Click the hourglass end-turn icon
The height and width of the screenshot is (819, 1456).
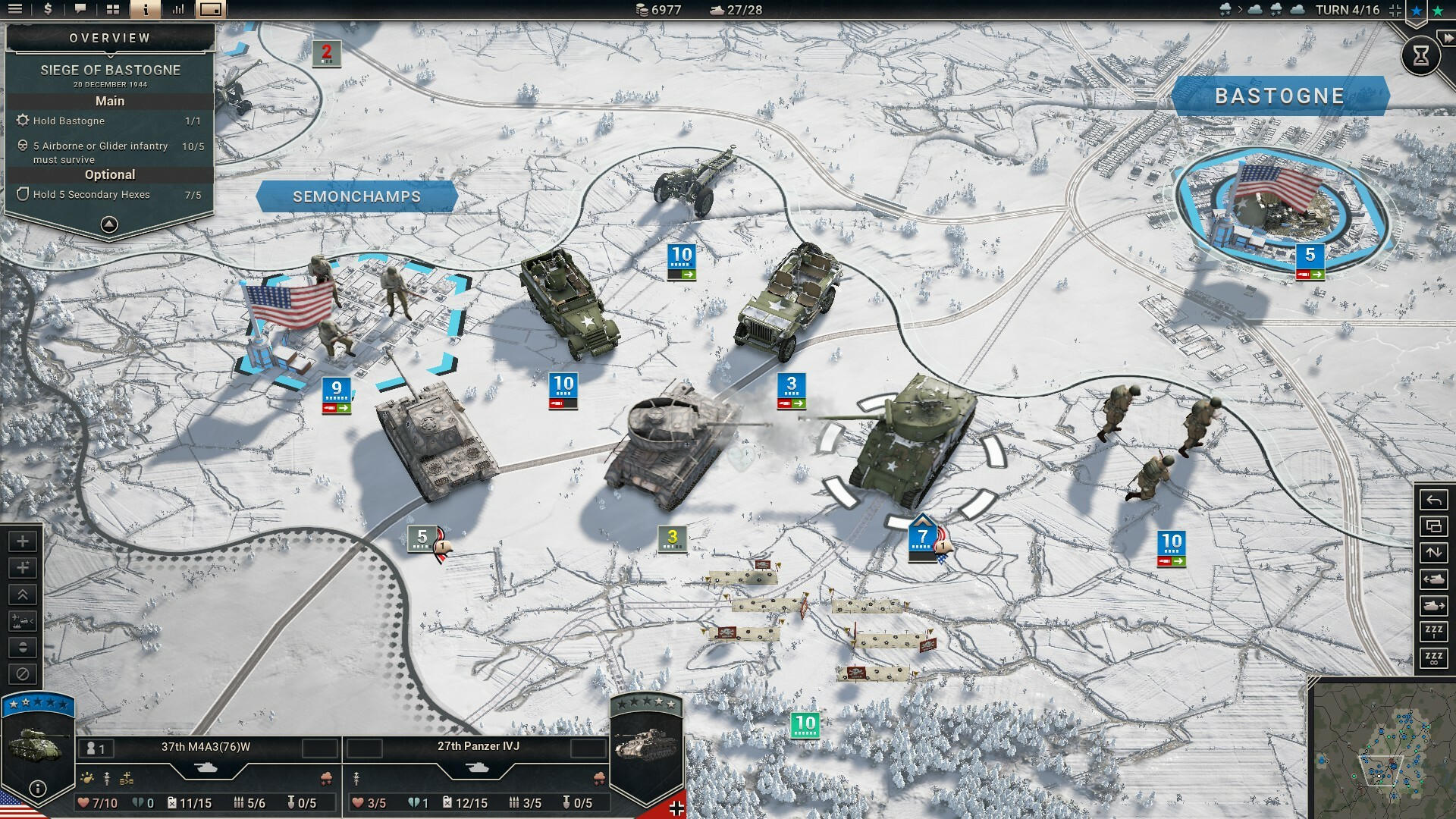point(1422,55)
